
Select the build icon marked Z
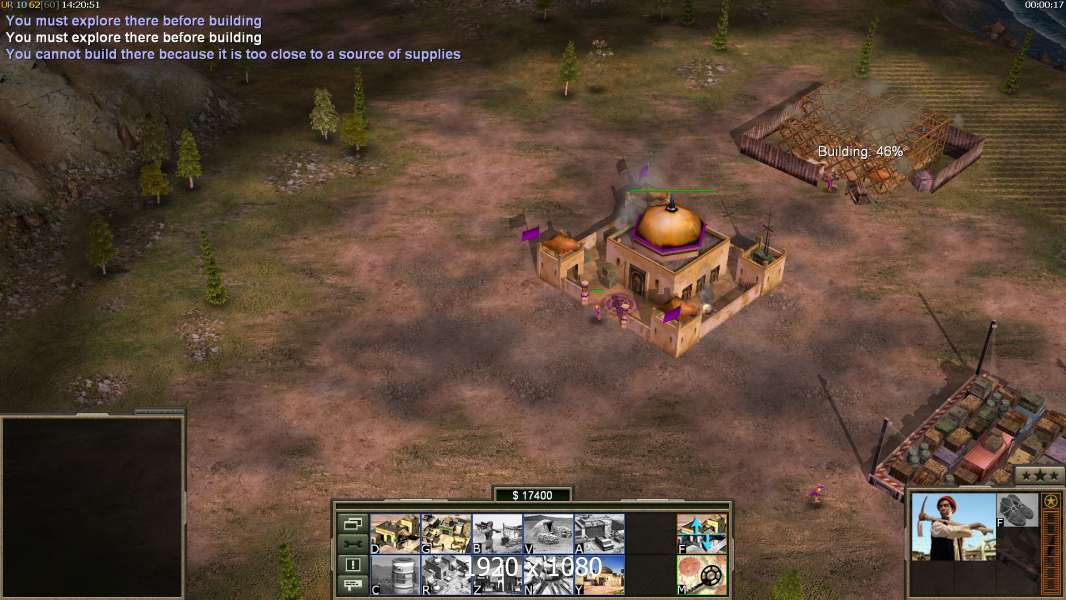tap(497, 574)
